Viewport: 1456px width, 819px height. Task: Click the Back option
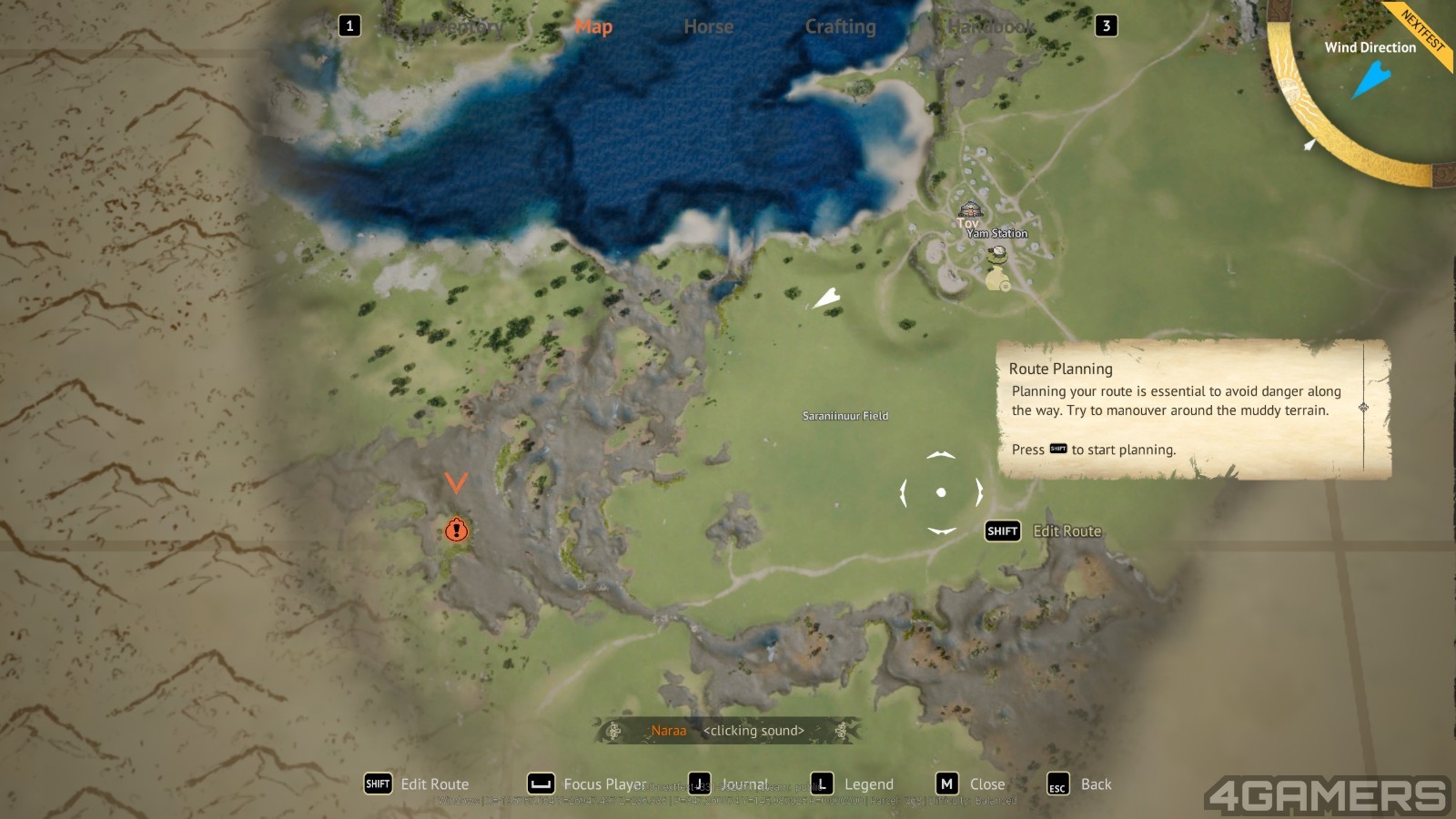pyautogui.click(x=1080, y=784)
